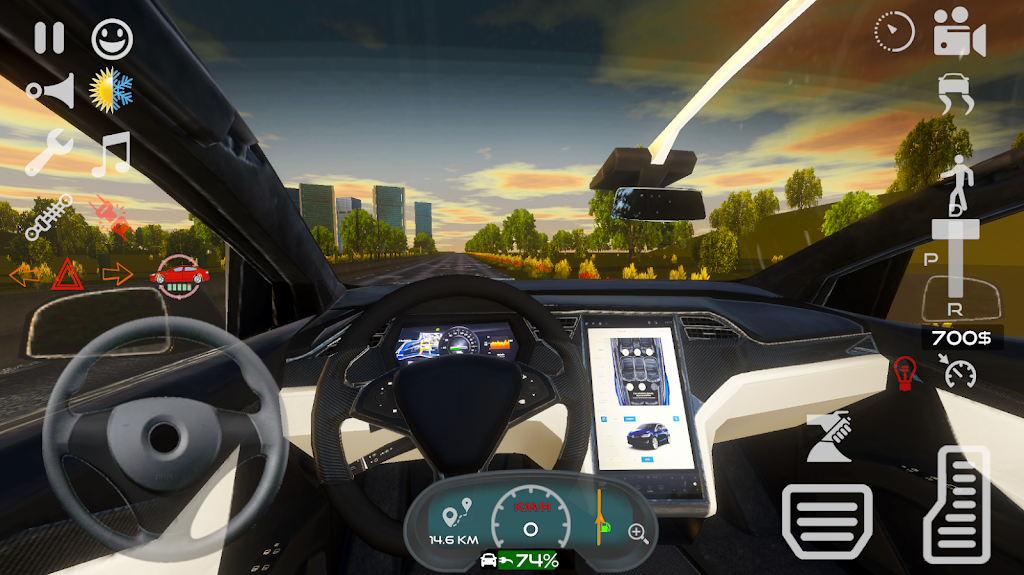
Task: Exit the car using the walking person icon
Action: 956,180
